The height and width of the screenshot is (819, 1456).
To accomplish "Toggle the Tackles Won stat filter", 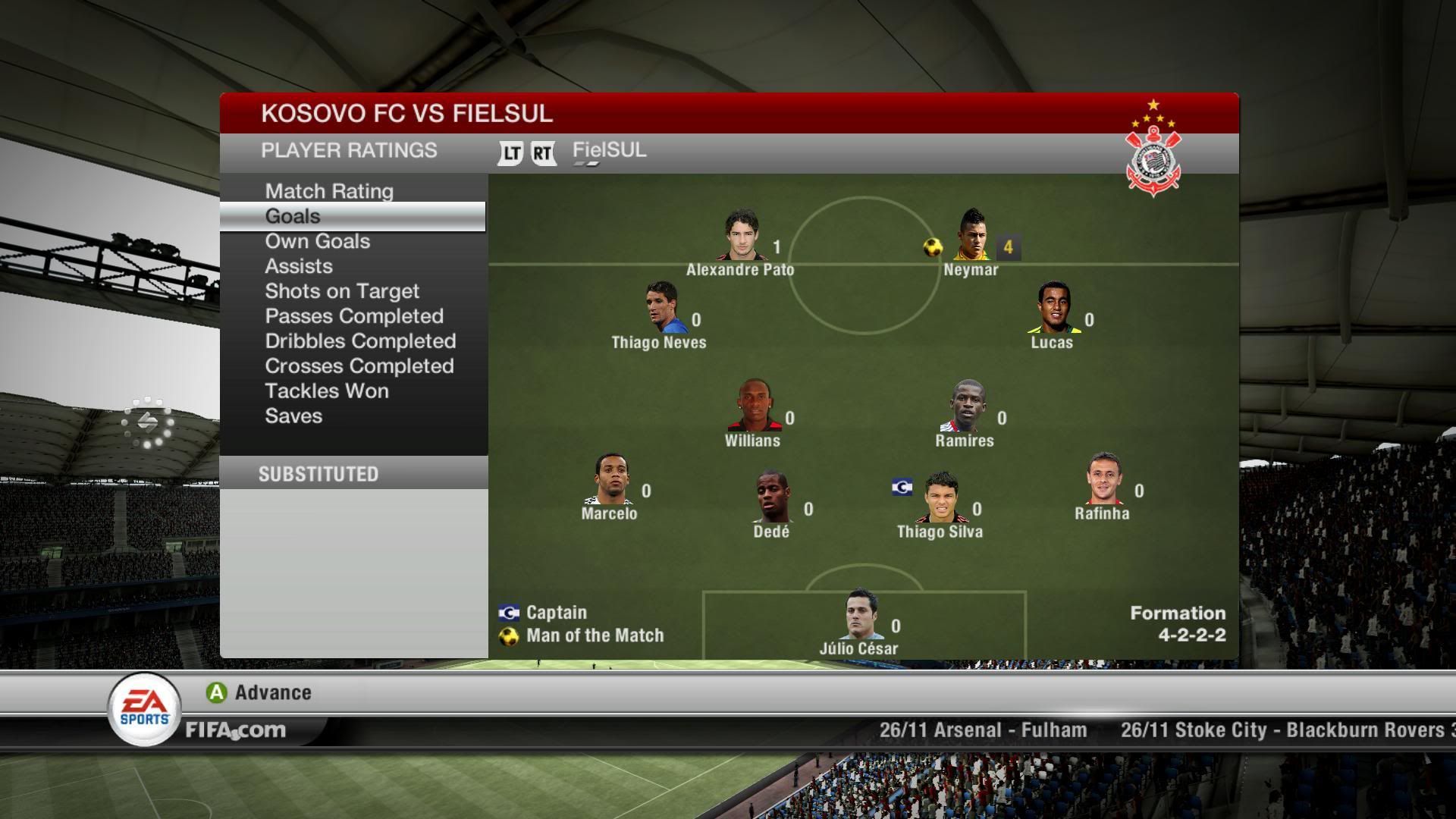I will pos(327,391).
